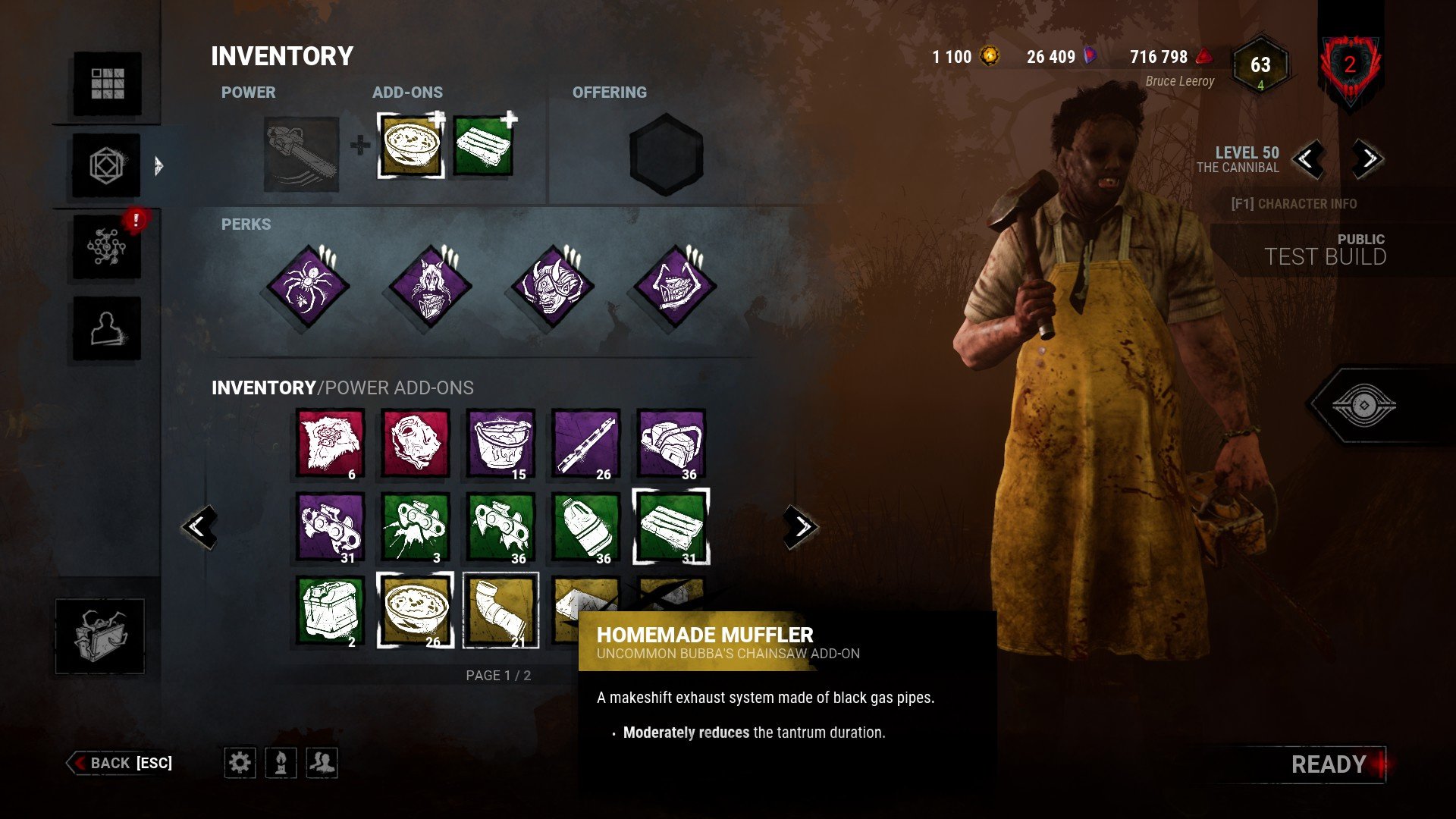Open the friends icon at bottom
The height and width of the screenshot is (819, 1456).
(x=322, y=762)
